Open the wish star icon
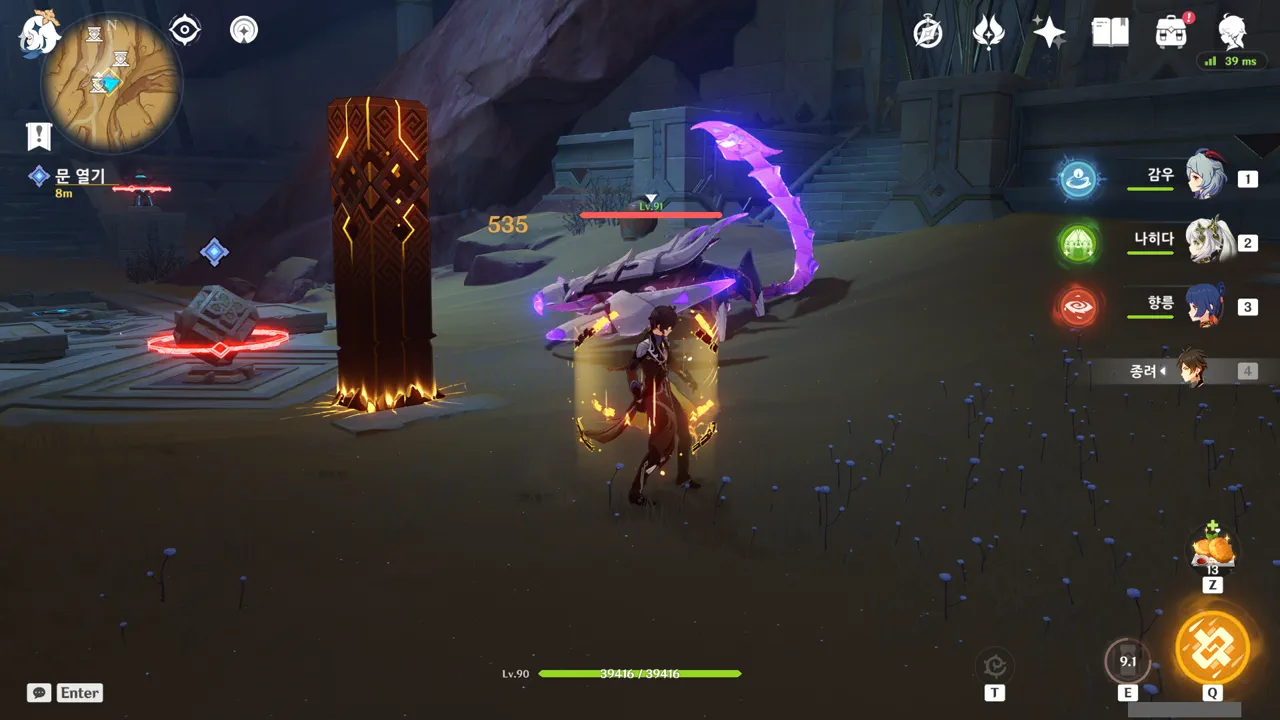 (x=1049, y=32)
